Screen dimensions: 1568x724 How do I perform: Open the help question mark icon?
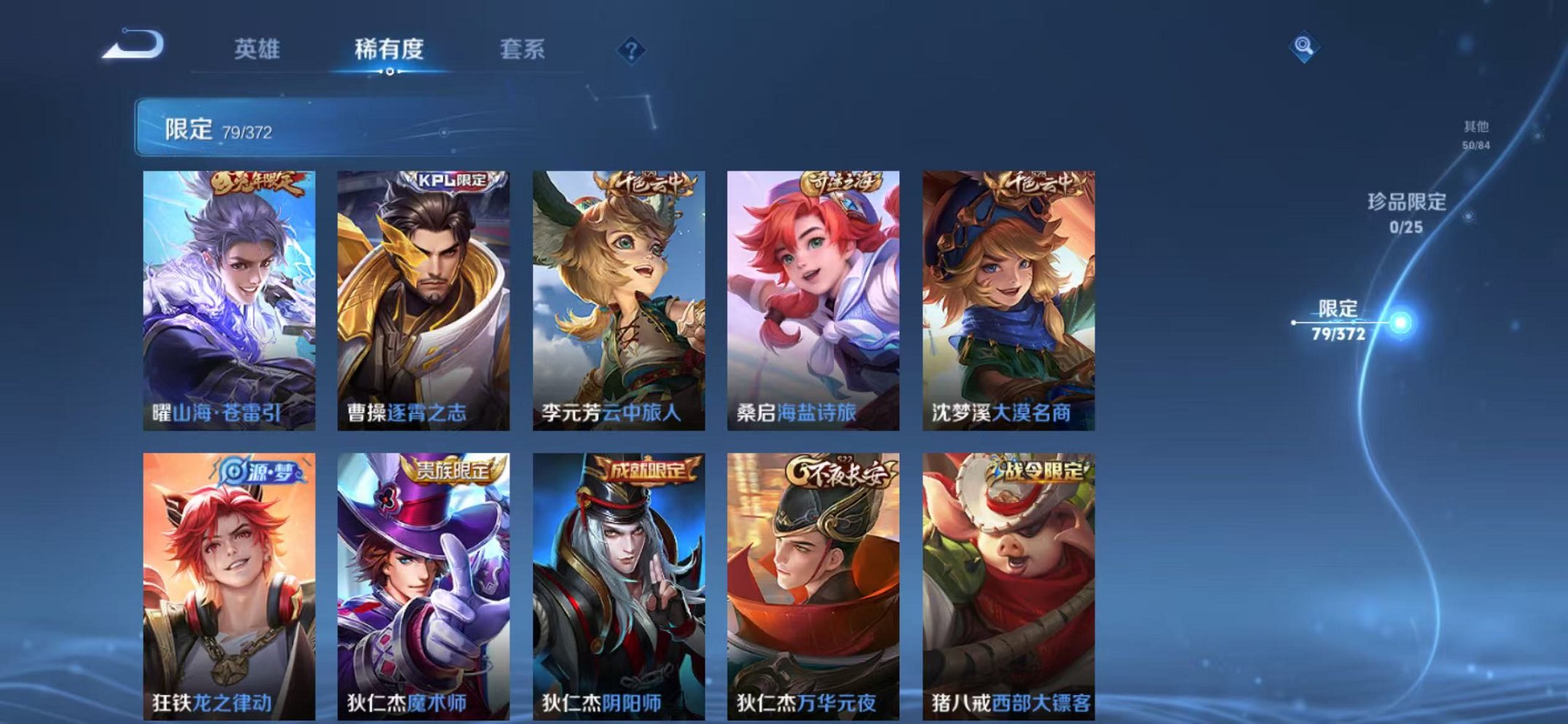[632, 50]
